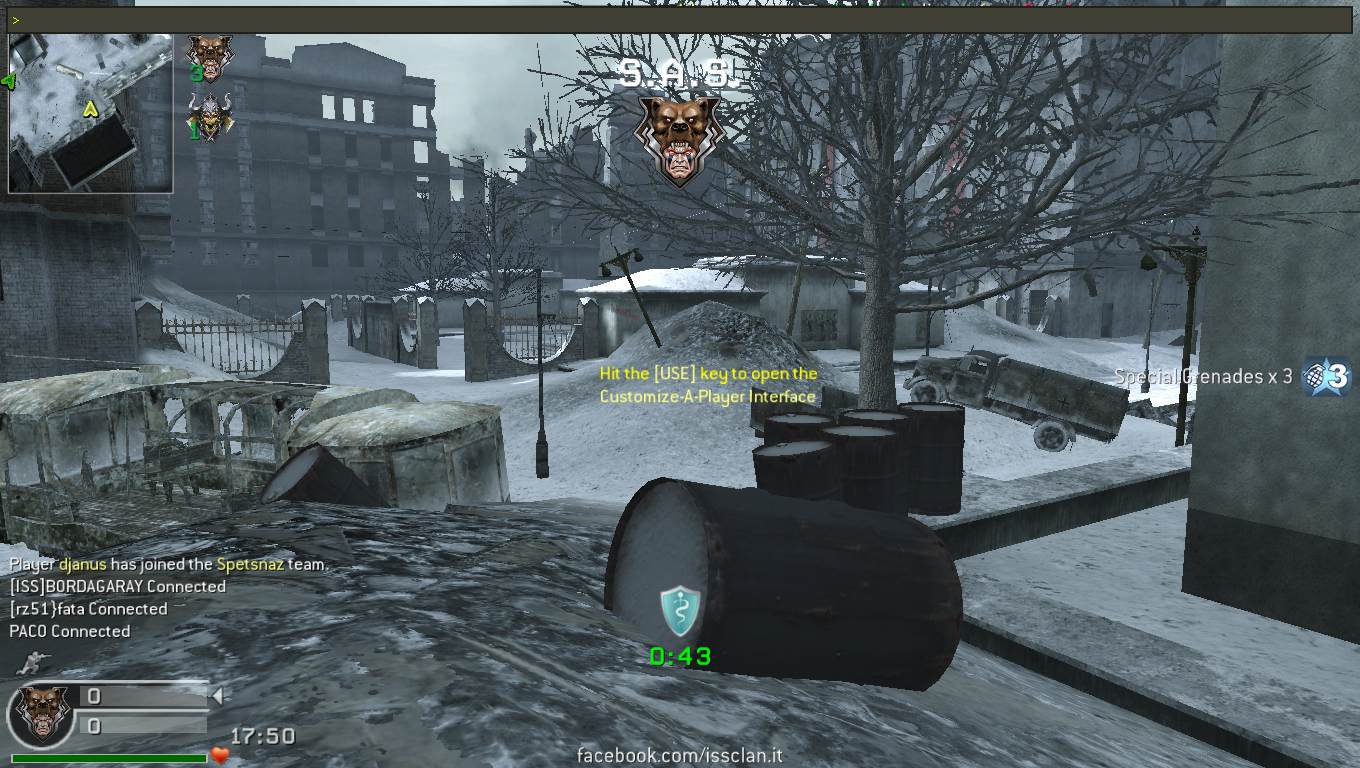This screenshot has width=1360, height=768.
Task: Click the bear portrait beside the score bars
Action: coord(40,715)
